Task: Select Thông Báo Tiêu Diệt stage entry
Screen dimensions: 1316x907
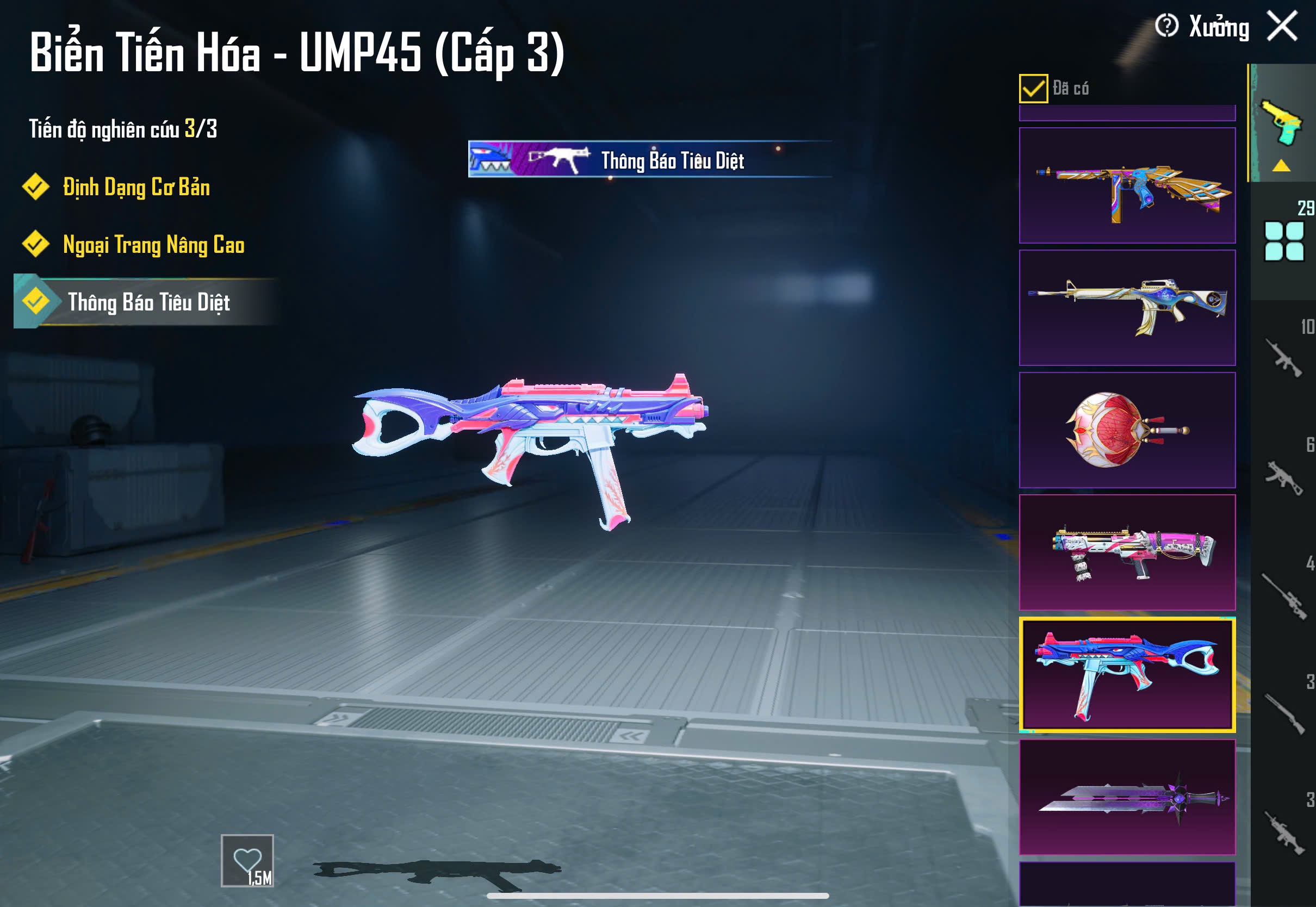Action: [x=148, y=302]
